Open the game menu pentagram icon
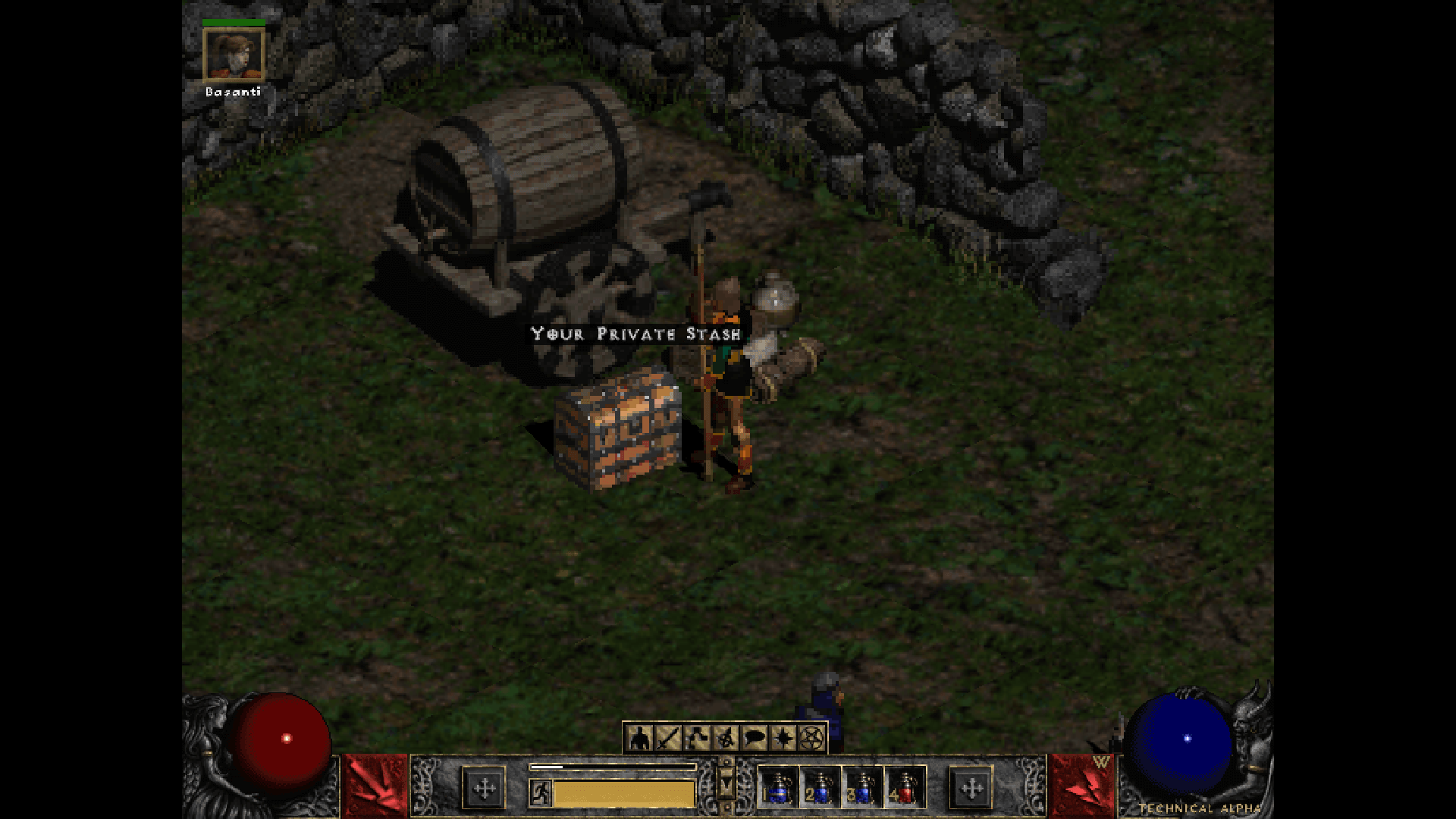The image size is (1456, 819). click(811, 737)
